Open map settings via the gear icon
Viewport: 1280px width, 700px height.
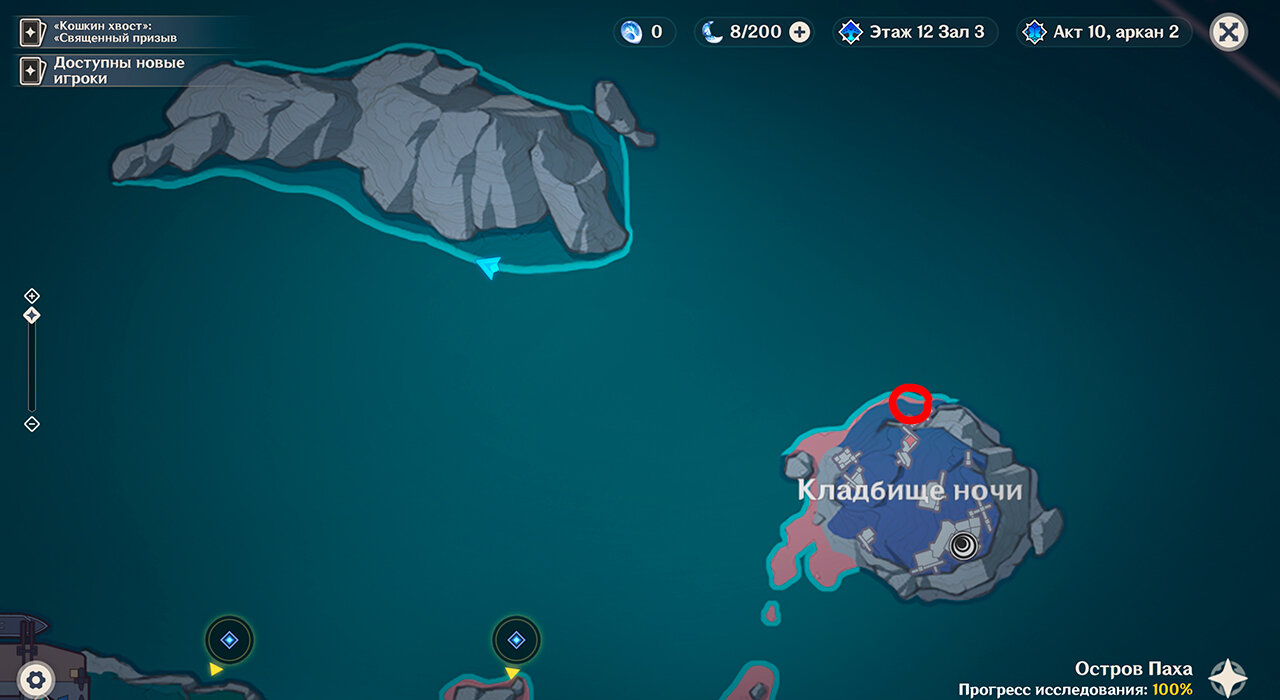click(x=36, y=680)
